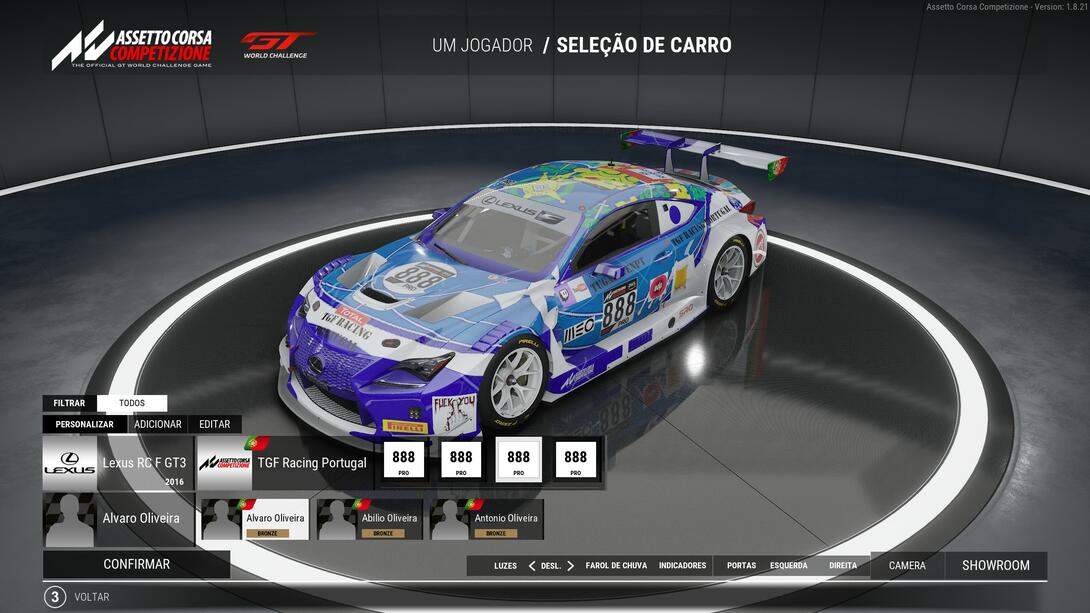This screenshot has height=613, width=1090.
Task: Select the TGF Racing Portugal team tile
Action: pyautogui.click(x=285, y=463)
